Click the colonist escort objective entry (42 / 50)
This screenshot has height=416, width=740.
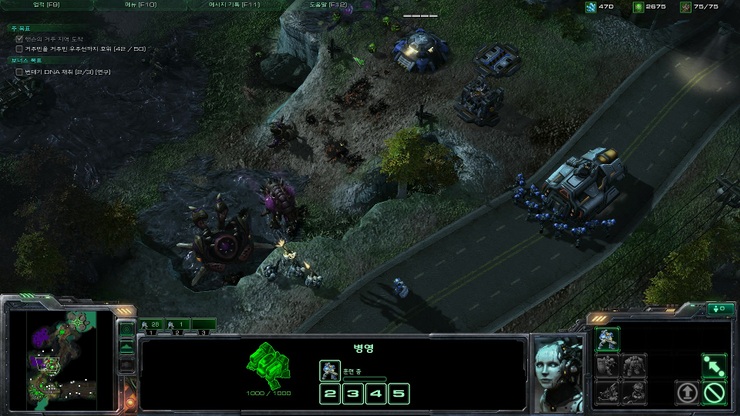pos(80,48)
